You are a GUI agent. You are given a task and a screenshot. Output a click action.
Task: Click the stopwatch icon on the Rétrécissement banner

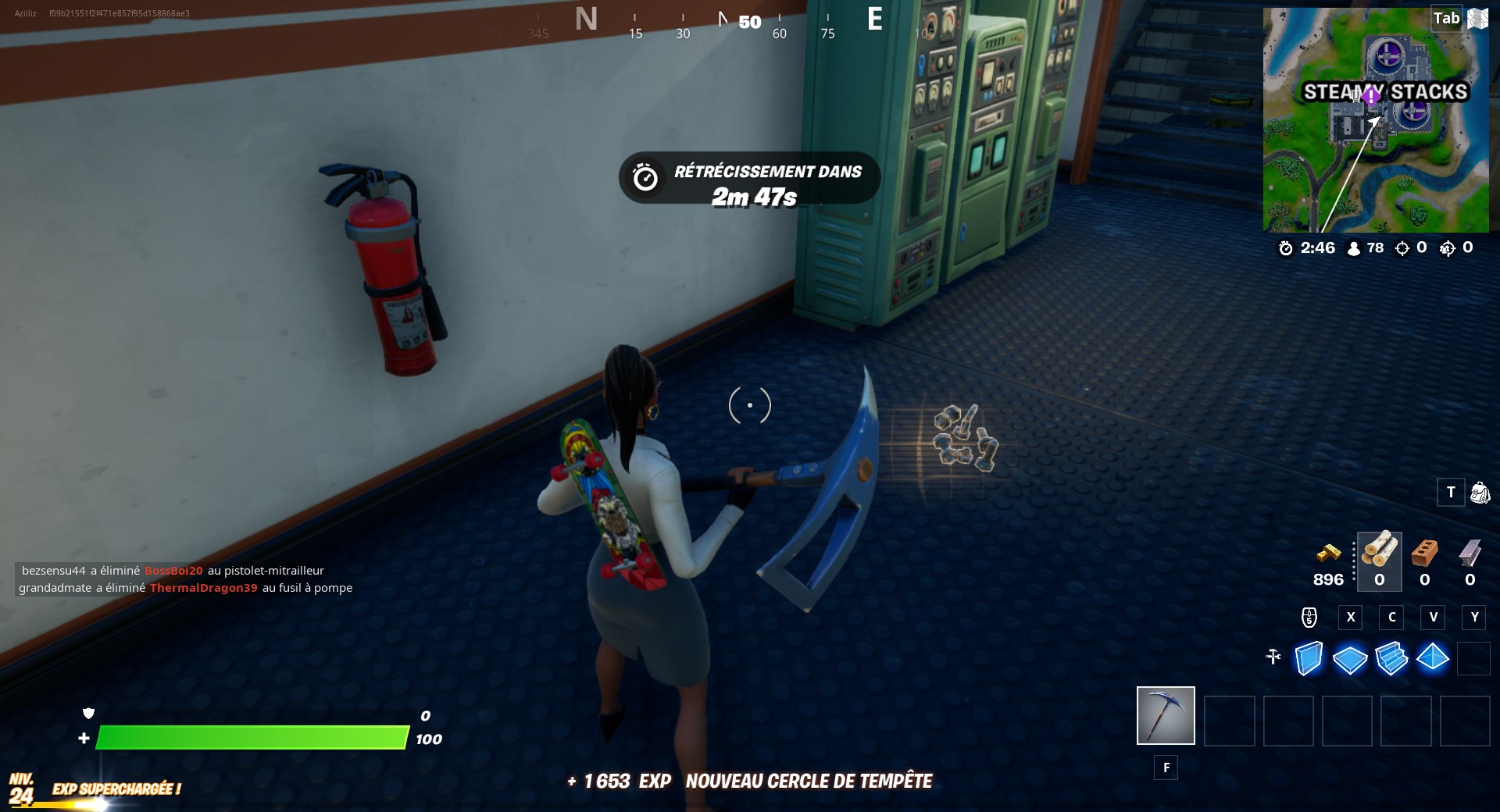pyautogui.click(x=646, y=177)
